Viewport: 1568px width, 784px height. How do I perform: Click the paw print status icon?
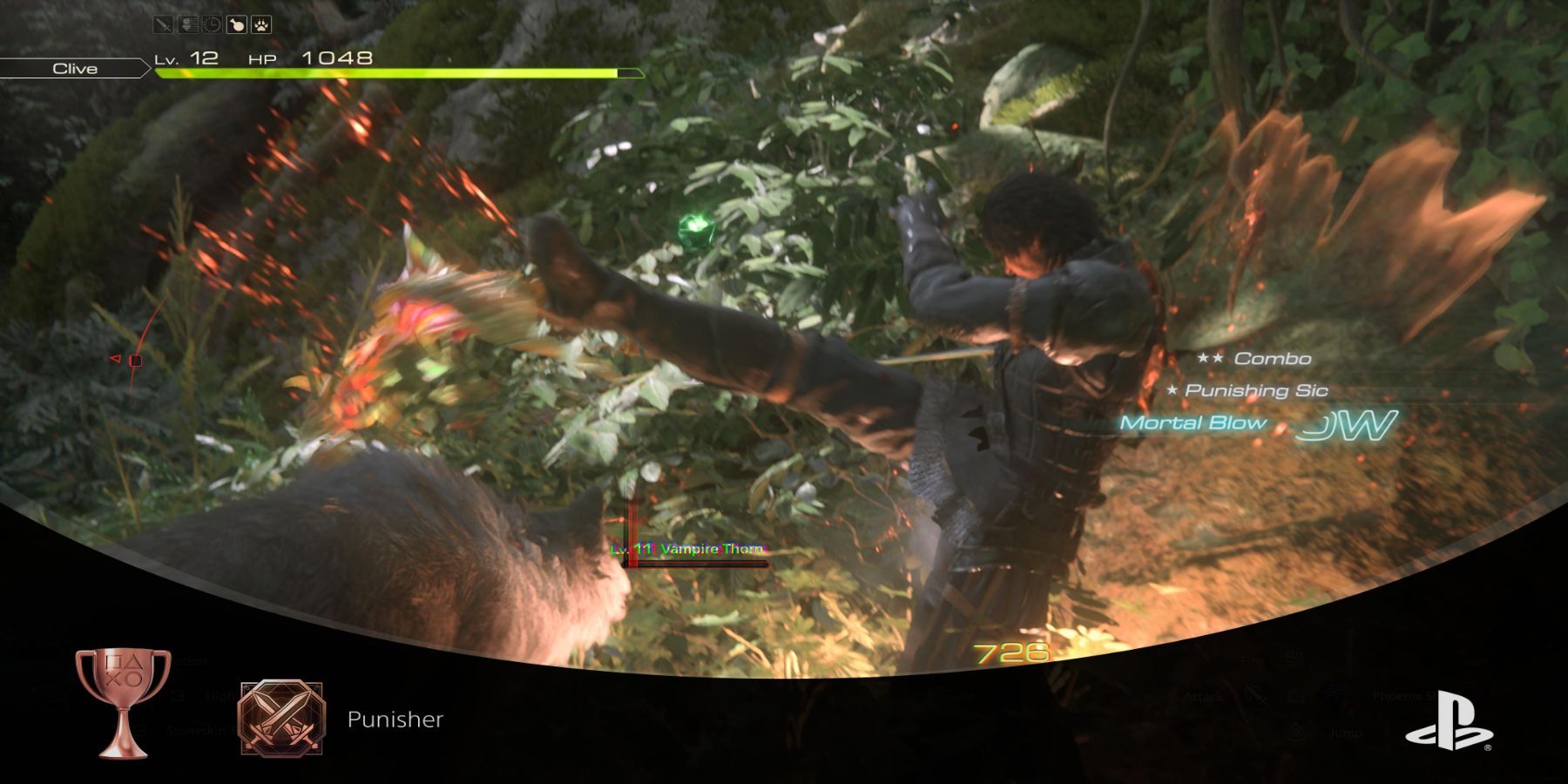tap(261, 24)
